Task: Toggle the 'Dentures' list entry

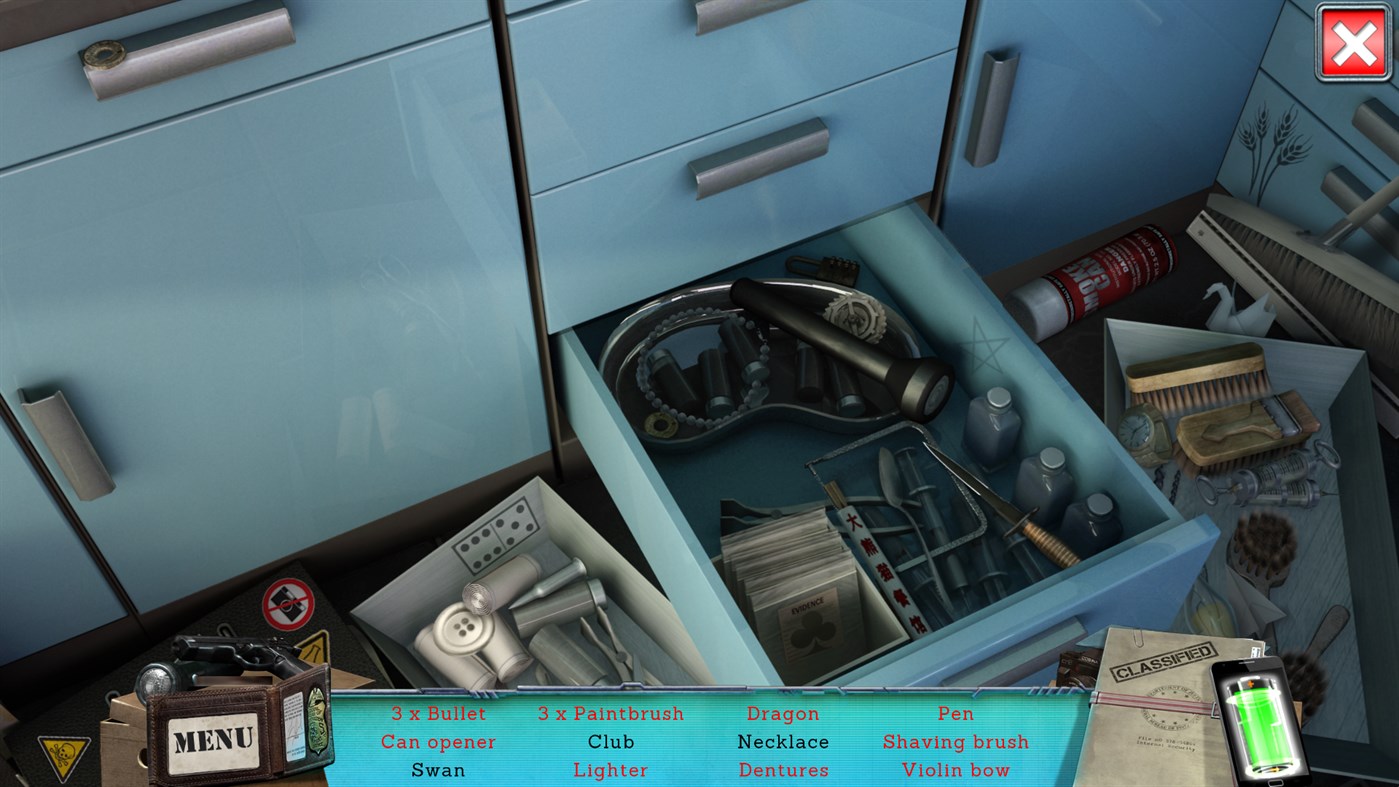Action: 783,770
